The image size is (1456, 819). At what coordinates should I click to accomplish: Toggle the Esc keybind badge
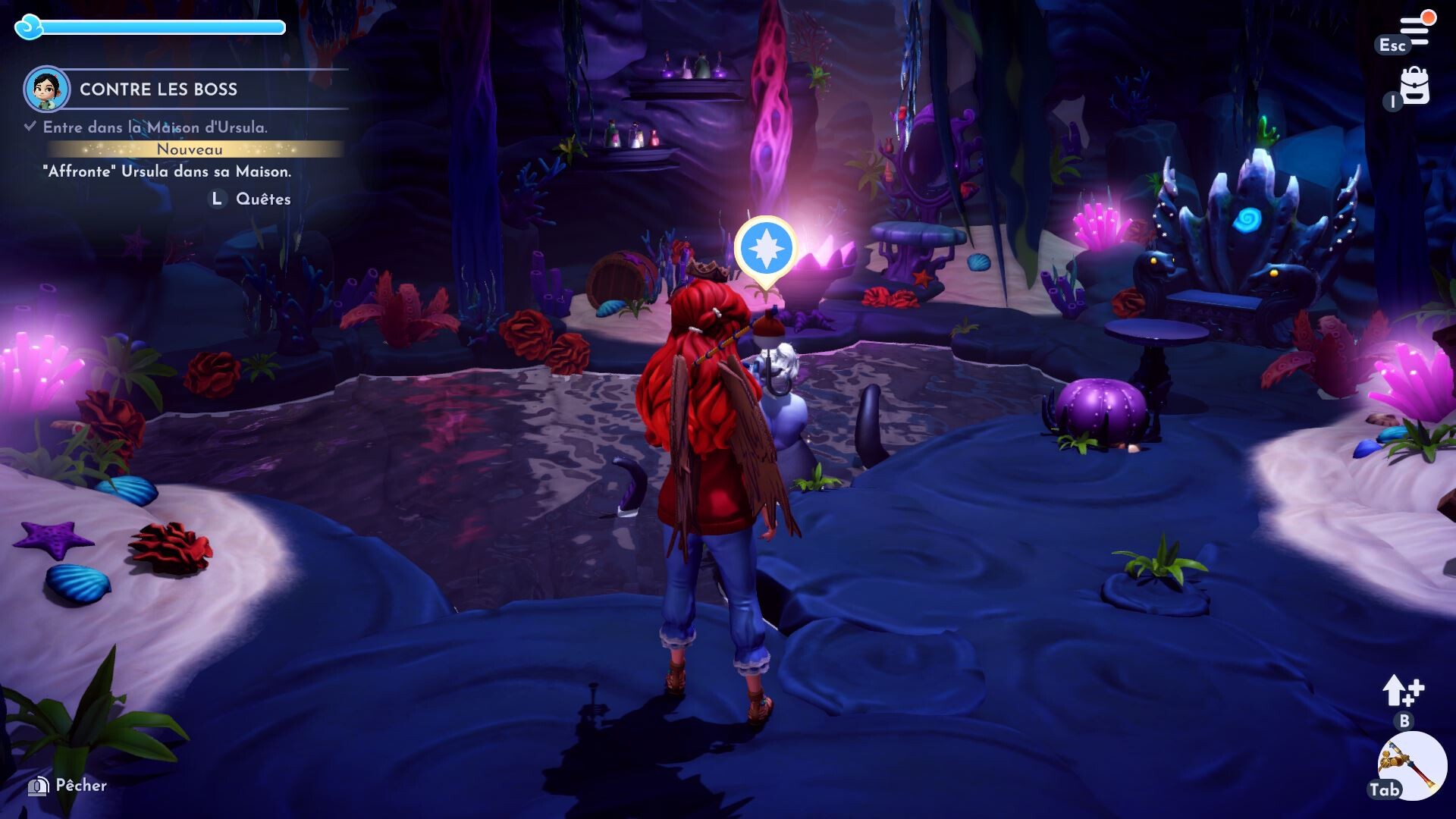tap(1394, 45)
